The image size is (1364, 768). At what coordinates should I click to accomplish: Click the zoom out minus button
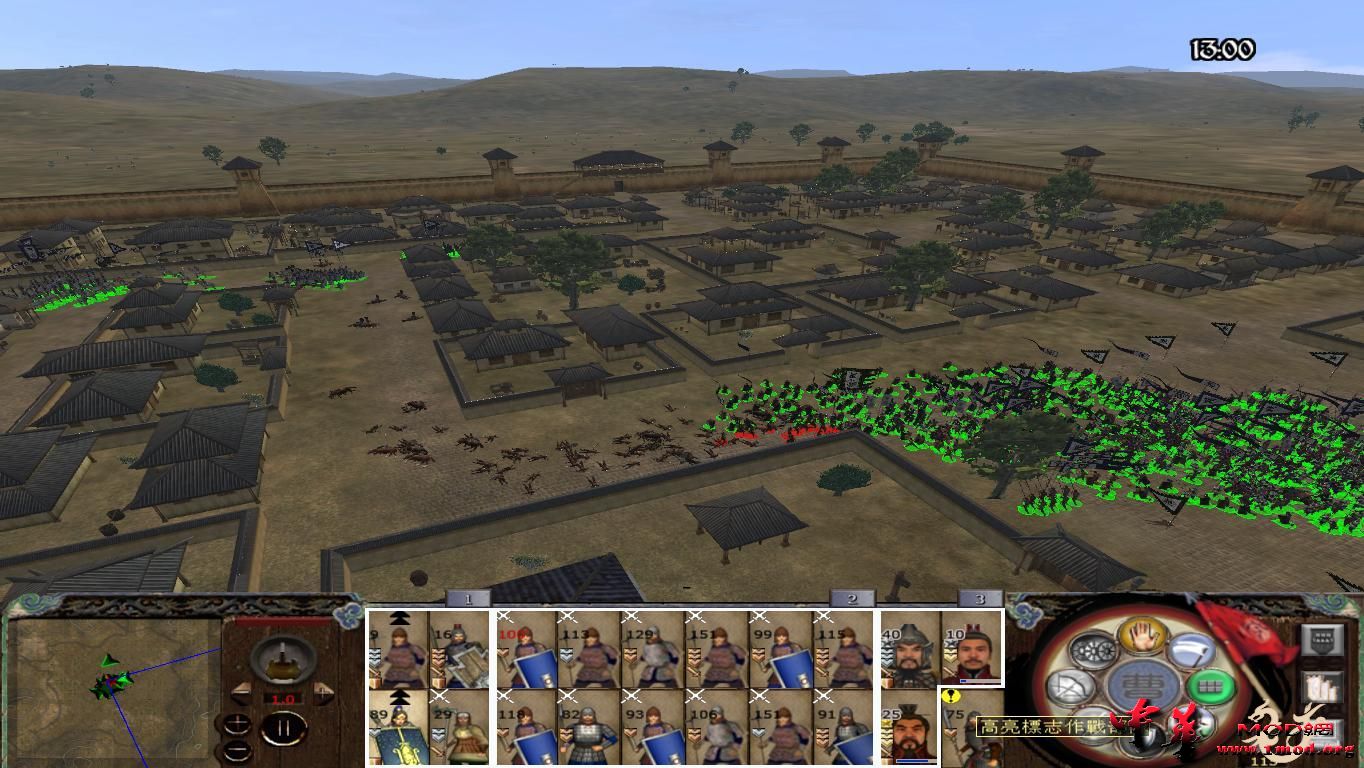point(238,751)
